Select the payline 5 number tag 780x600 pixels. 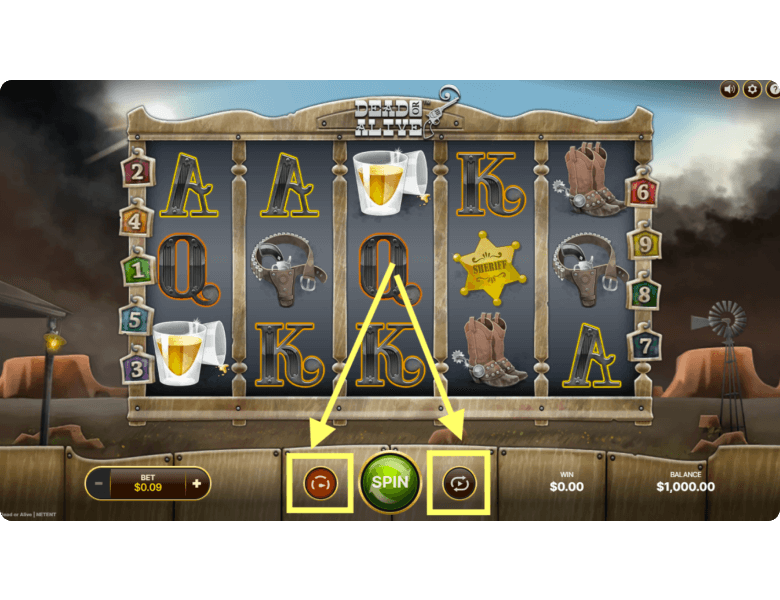click(x=137, y=319)
